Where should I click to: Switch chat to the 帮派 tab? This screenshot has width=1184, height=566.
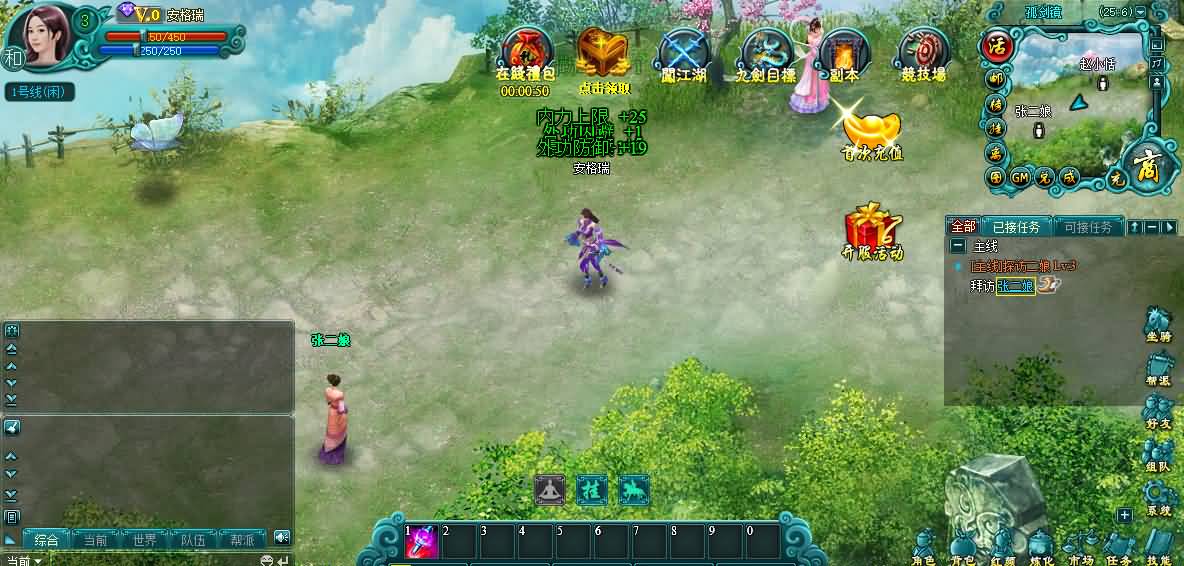point(242,539)
